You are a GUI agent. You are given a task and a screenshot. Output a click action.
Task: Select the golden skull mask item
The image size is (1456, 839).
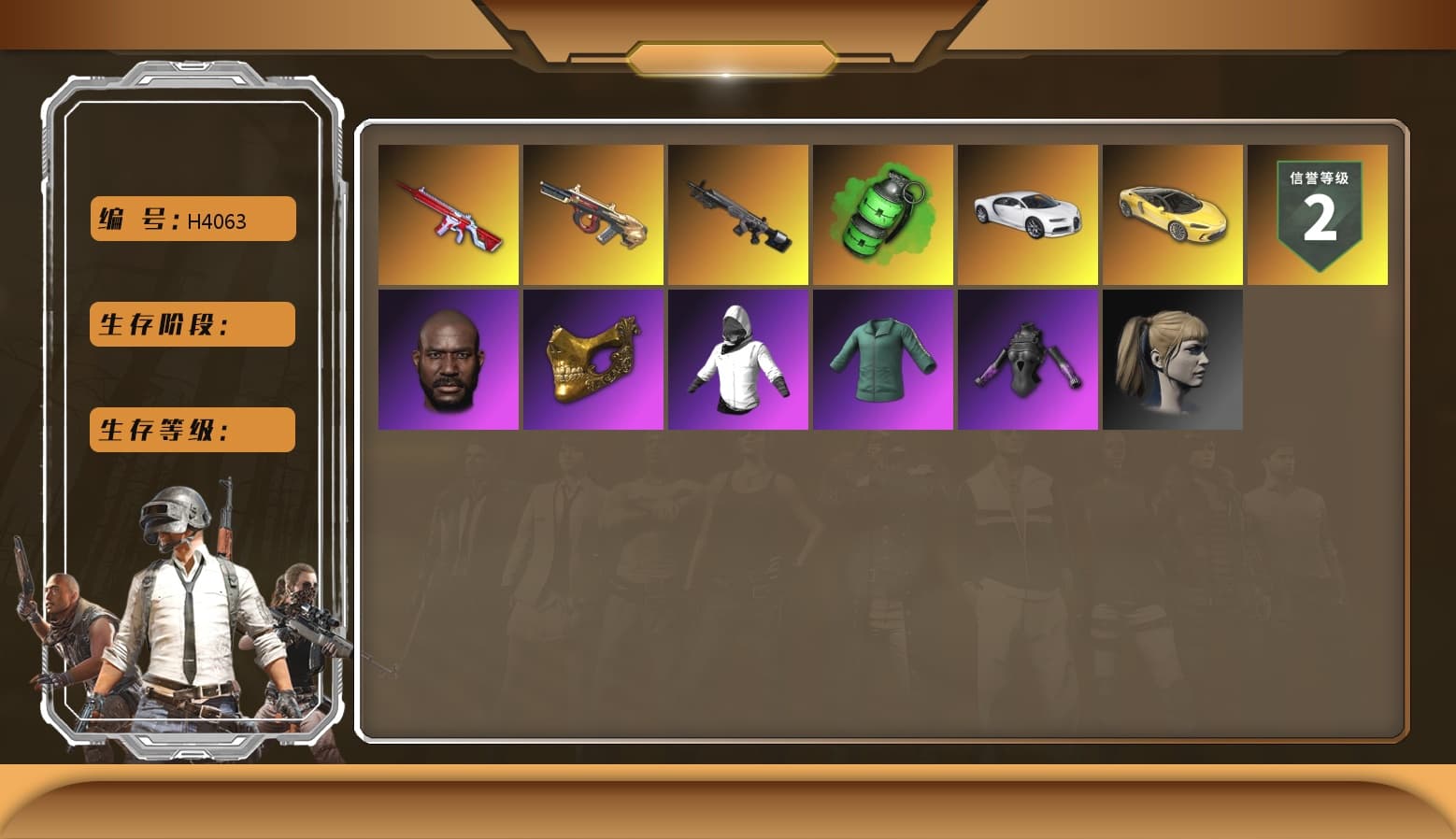tap(592, 360)
